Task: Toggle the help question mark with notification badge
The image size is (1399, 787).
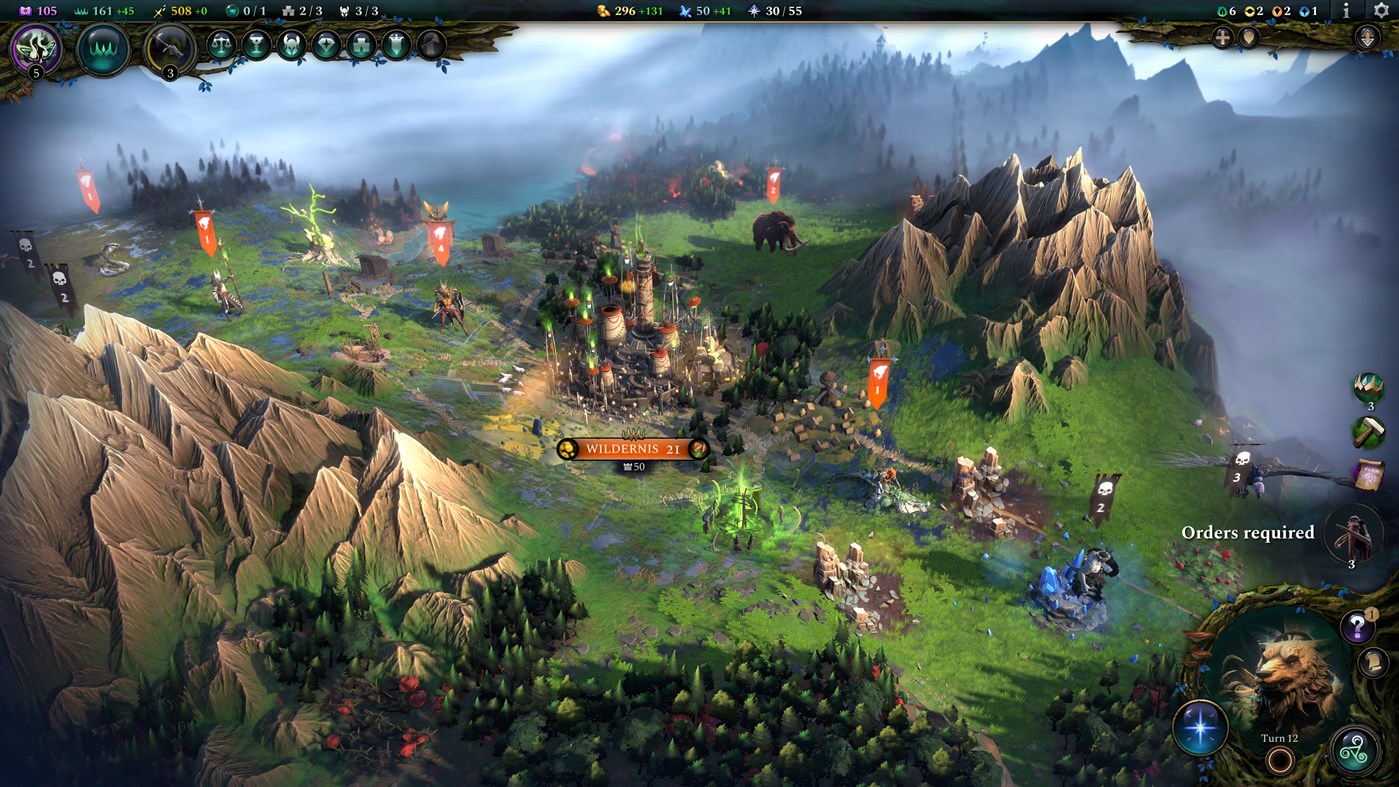Action: [x=1357, y=625]
